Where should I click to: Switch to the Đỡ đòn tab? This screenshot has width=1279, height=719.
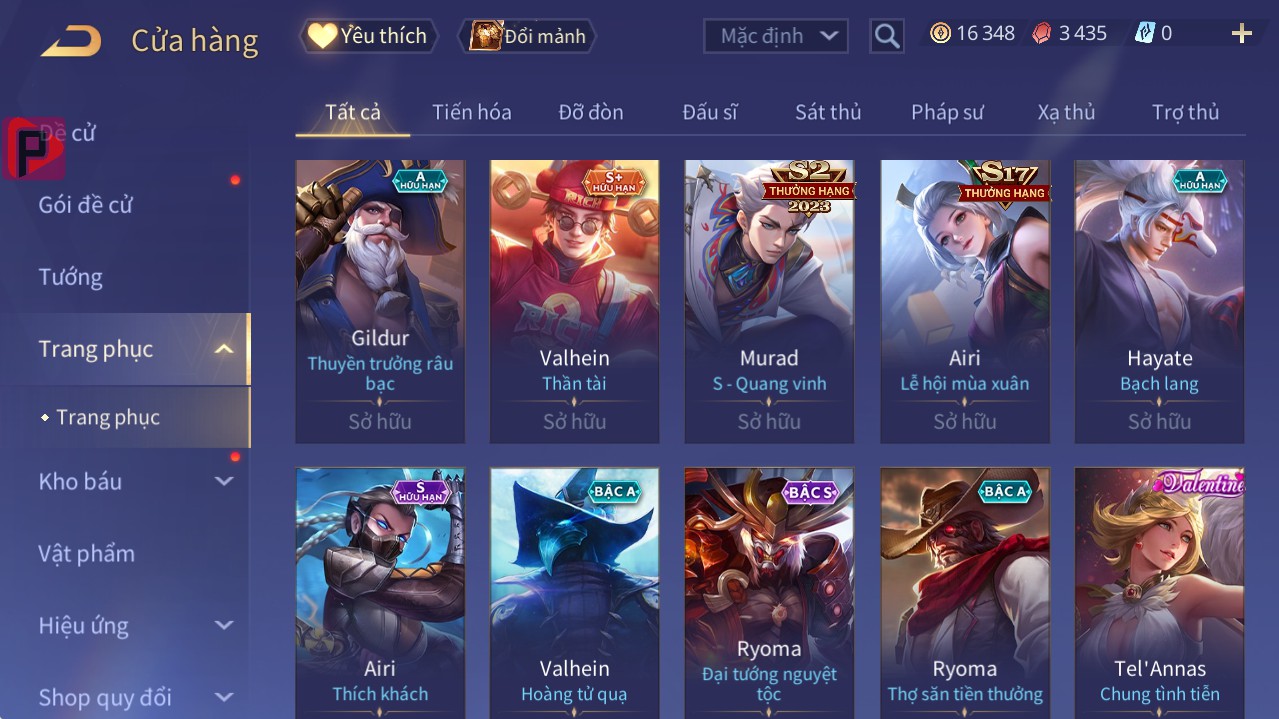click(590, 112)
